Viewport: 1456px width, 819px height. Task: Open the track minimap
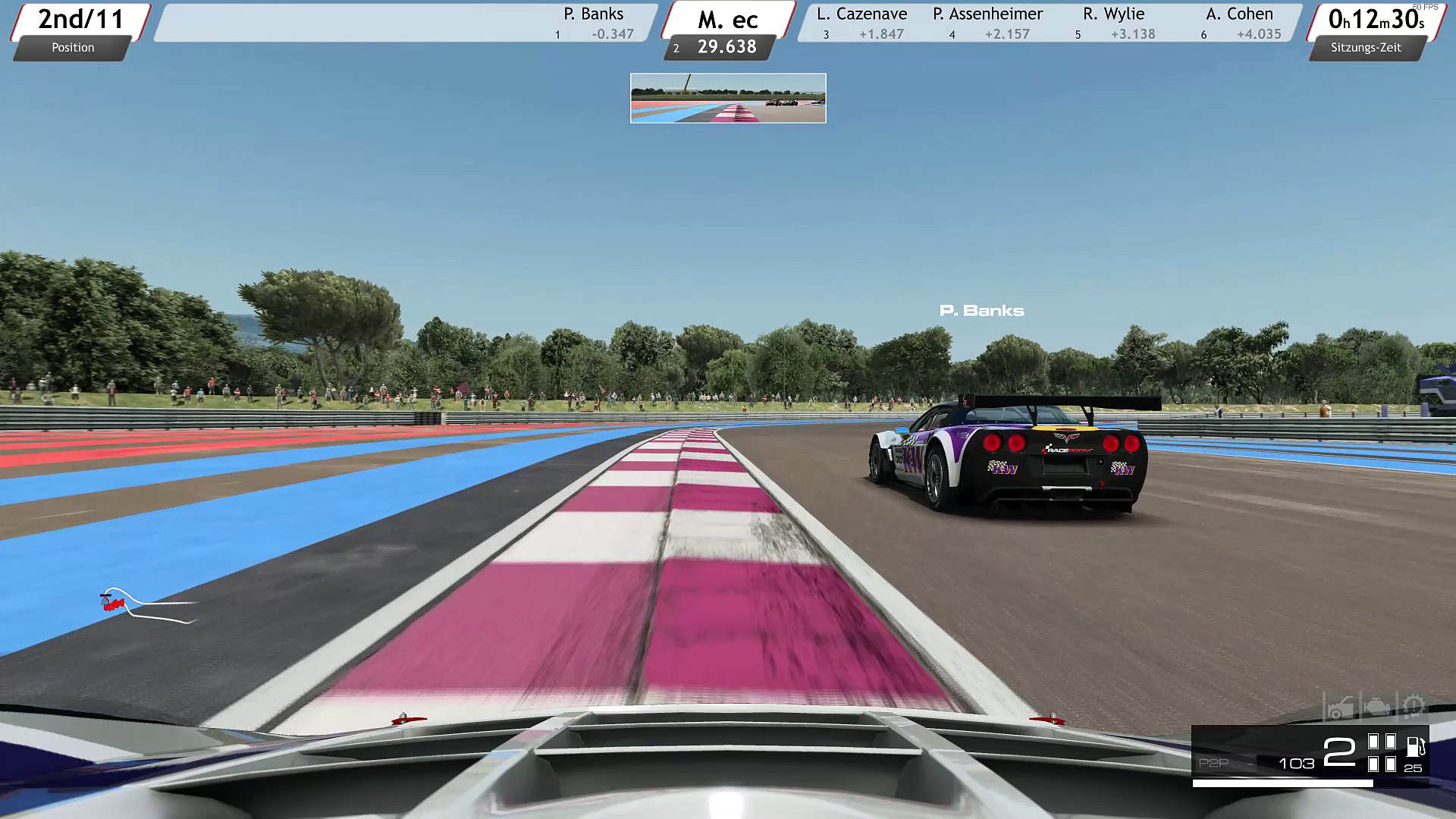(144, 605)
